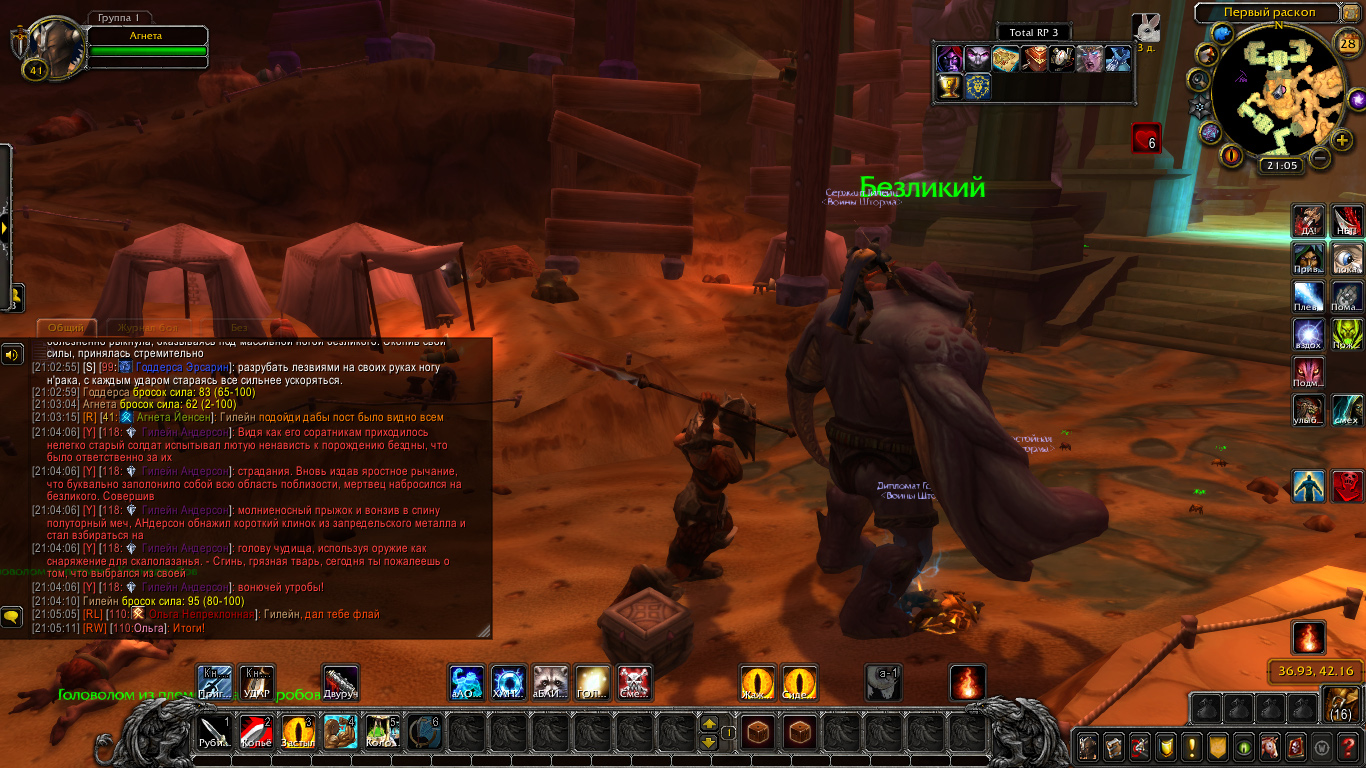Activate the Копьё ability in slot 2
The height and width of the screenshot is (768, 1366).
coord(256,733)
